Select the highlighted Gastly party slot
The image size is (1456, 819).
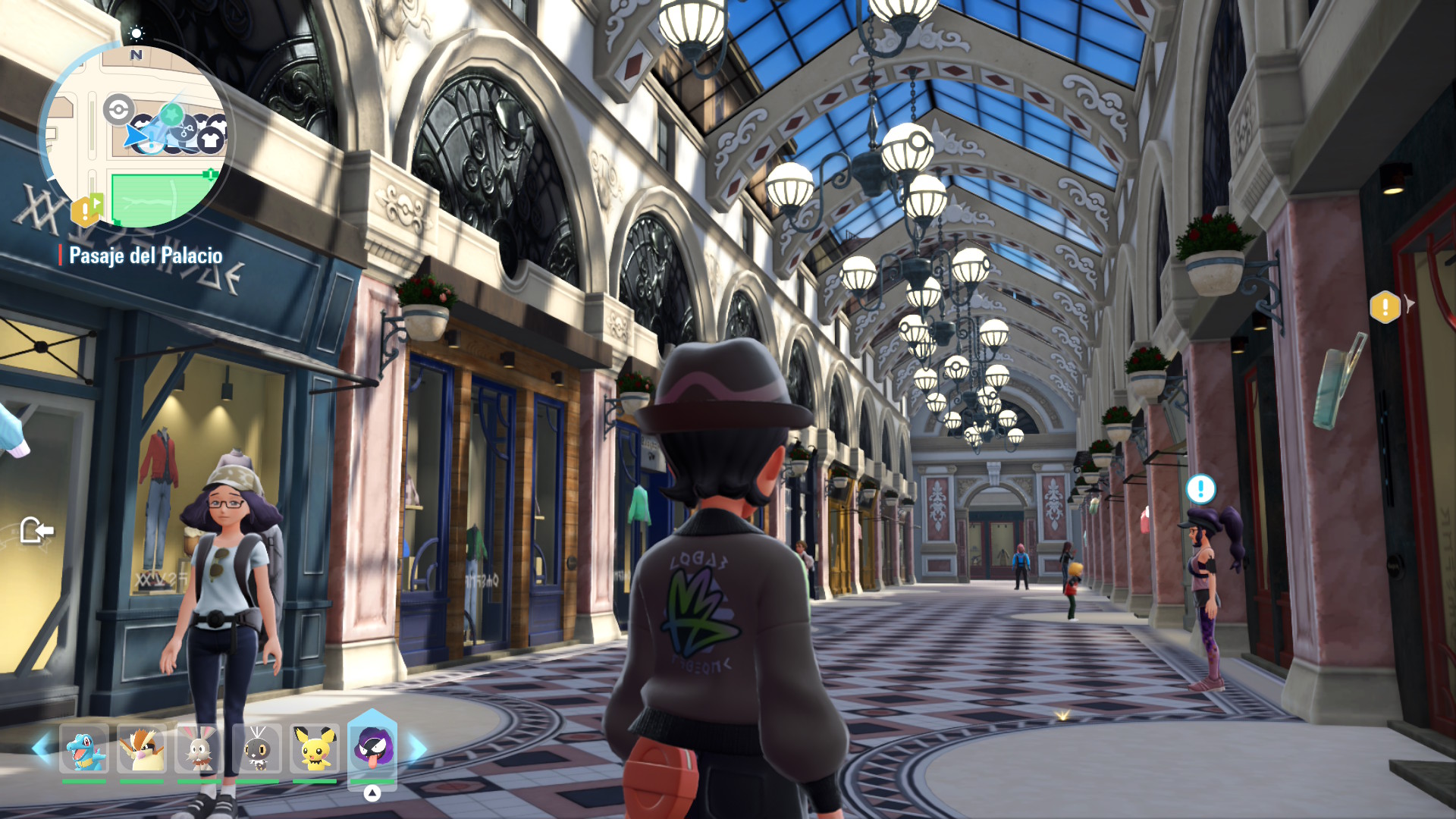click(373, 751)
